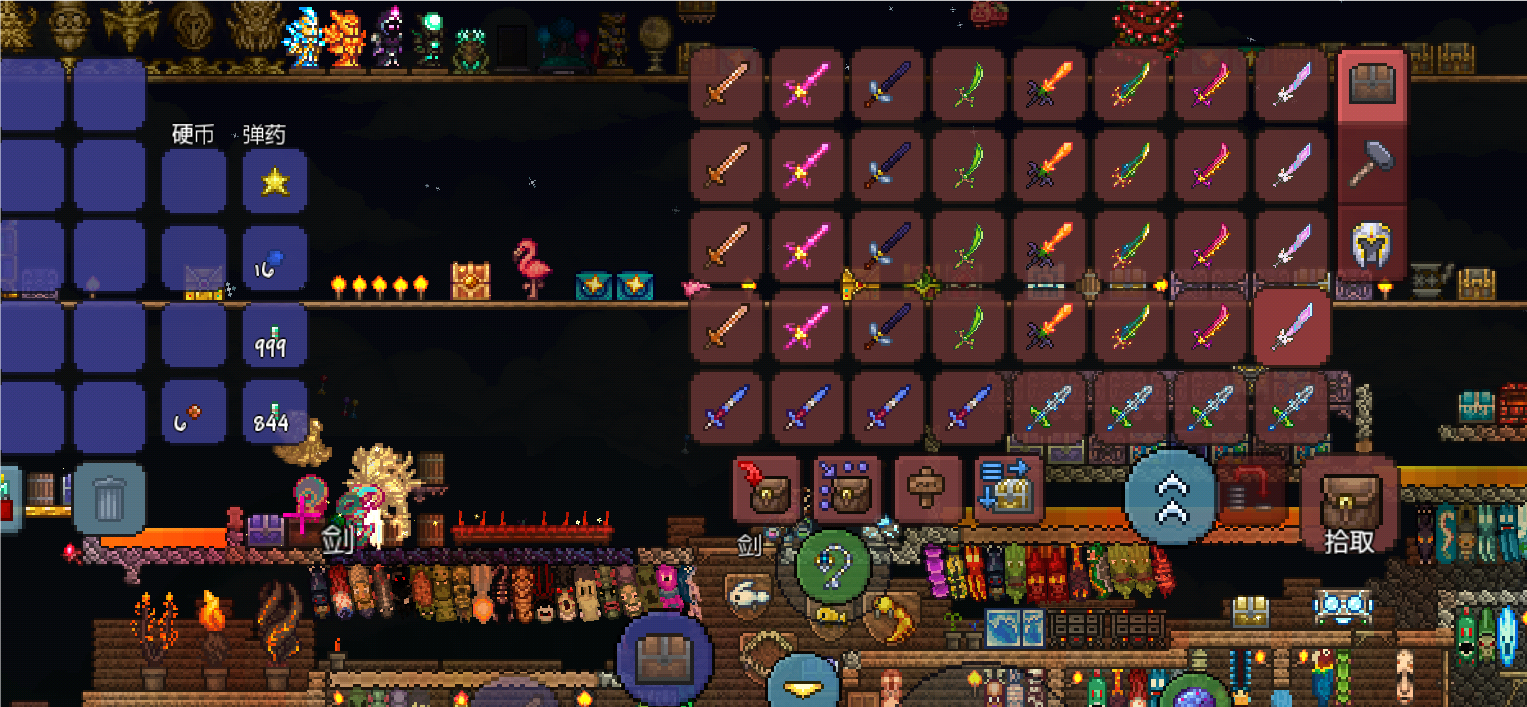Activate the green grappling hook button
This screenshot has width=1527, height=707.
coord(833,568)
